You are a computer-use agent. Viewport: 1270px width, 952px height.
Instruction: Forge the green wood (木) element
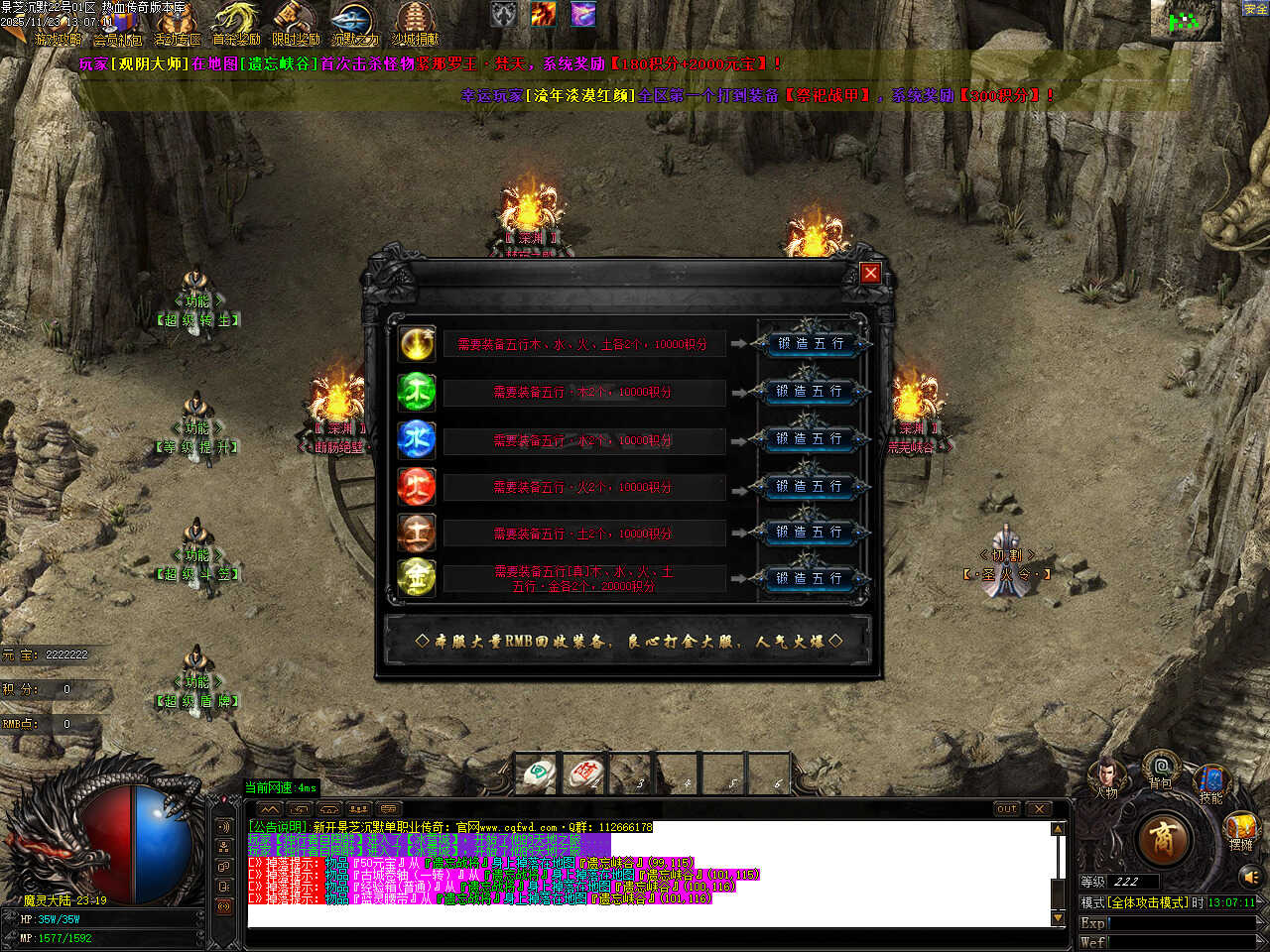point(811,392)
